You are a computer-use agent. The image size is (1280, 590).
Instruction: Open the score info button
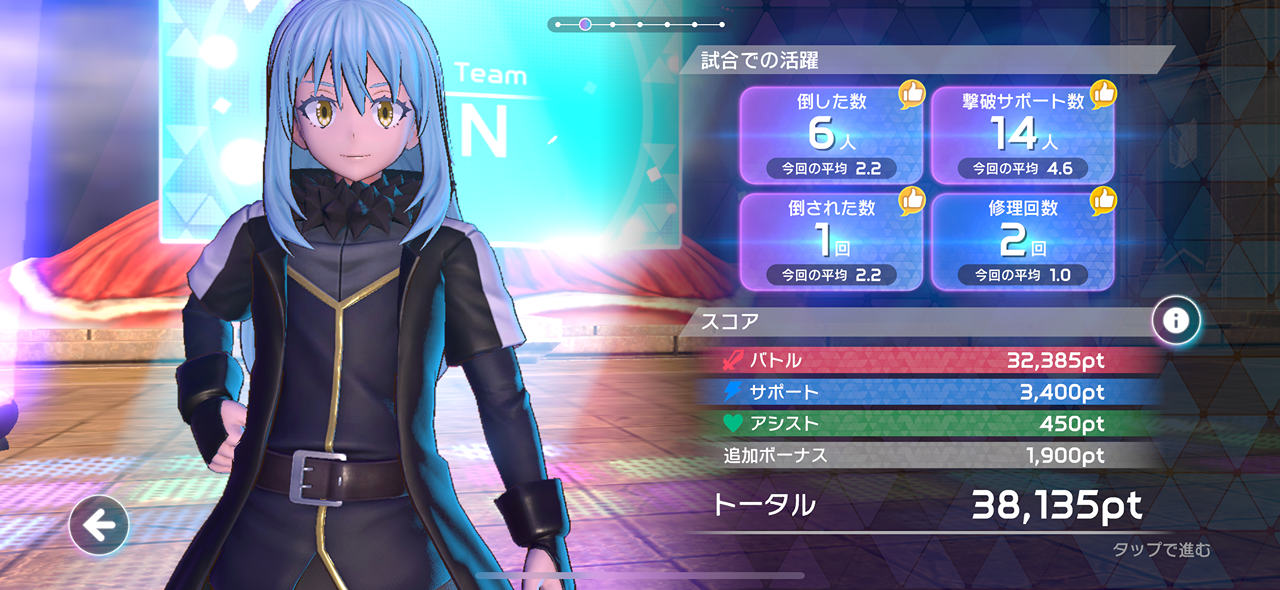[x=1175, y=321]
